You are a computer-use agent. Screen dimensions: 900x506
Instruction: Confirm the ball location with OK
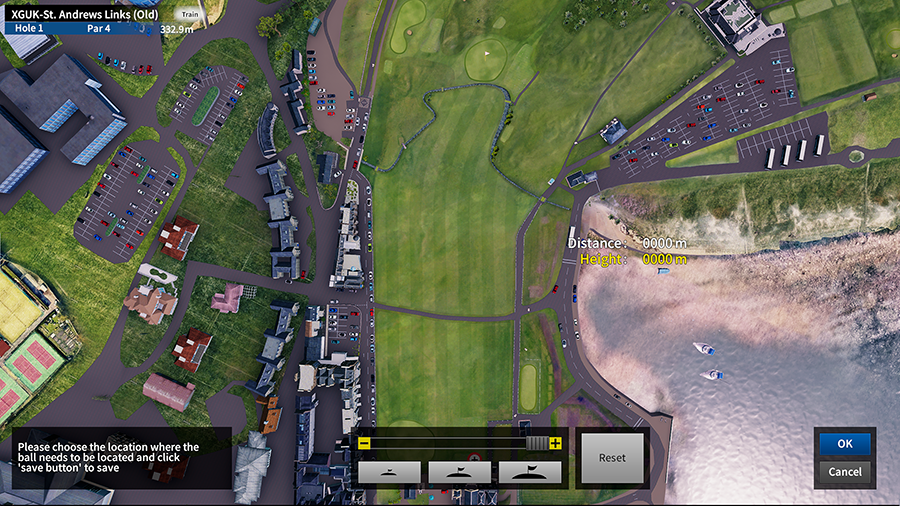coord(844,443)
